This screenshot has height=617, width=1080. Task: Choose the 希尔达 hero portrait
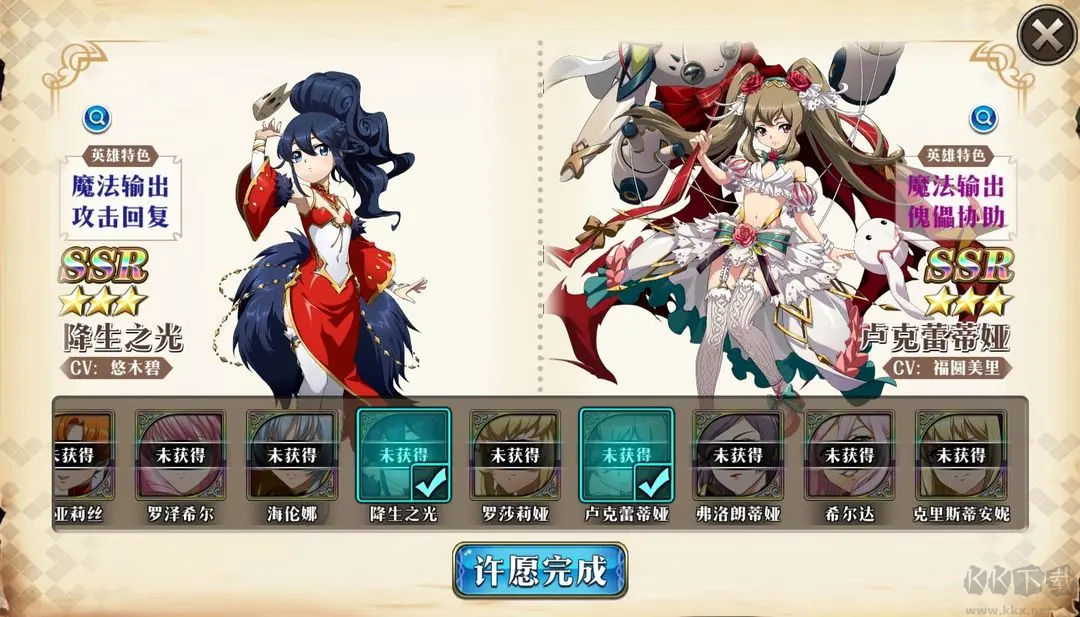point(850,455)
